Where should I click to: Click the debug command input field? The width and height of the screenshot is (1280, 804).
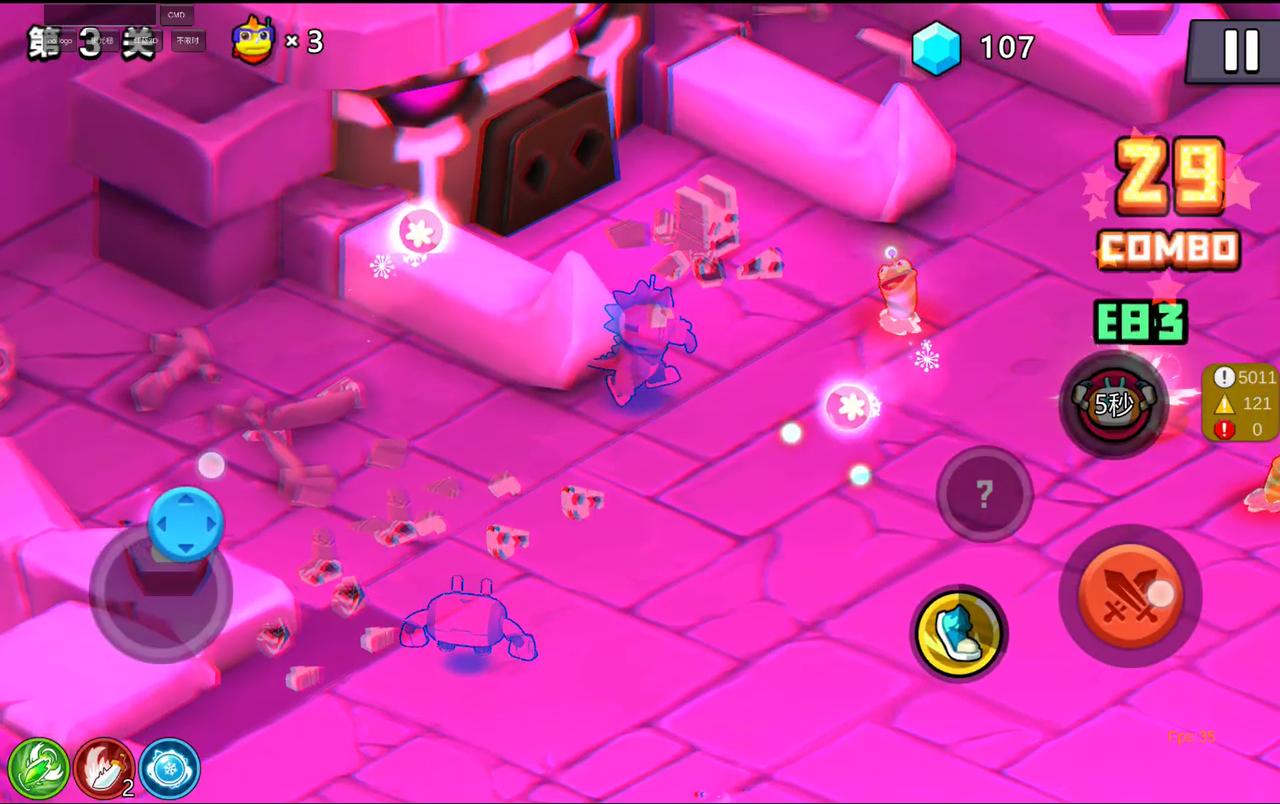[100, 14]
